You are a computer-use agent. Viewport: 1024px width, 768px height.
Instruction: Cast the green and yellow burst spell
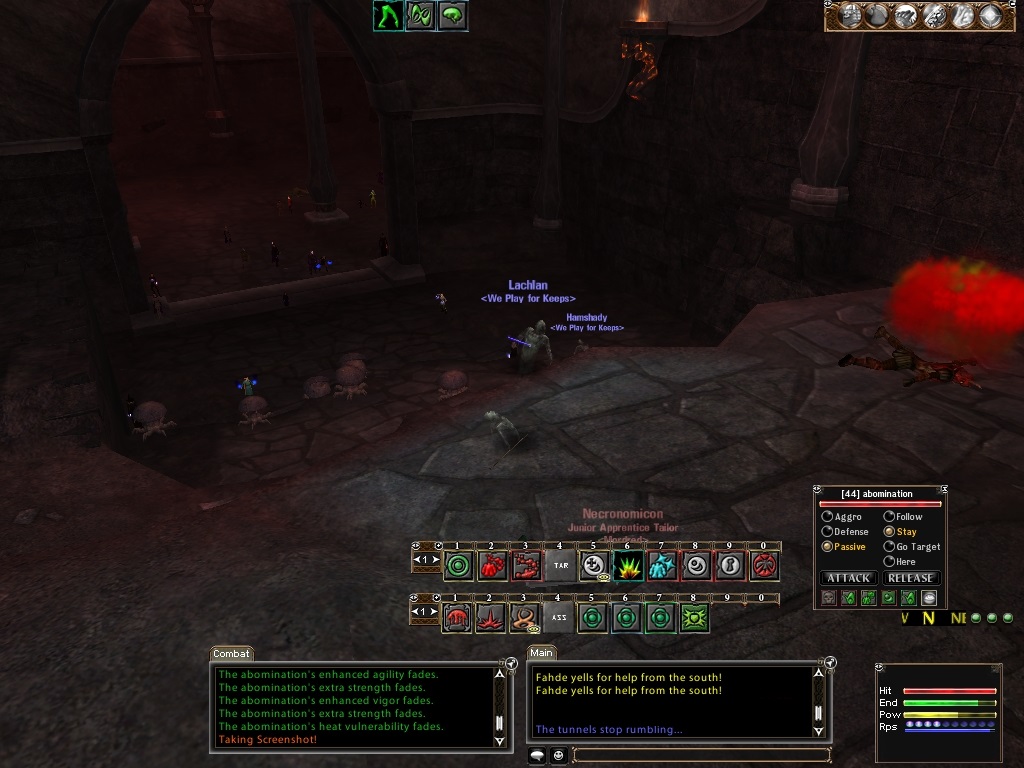click(x=628, y=566)
